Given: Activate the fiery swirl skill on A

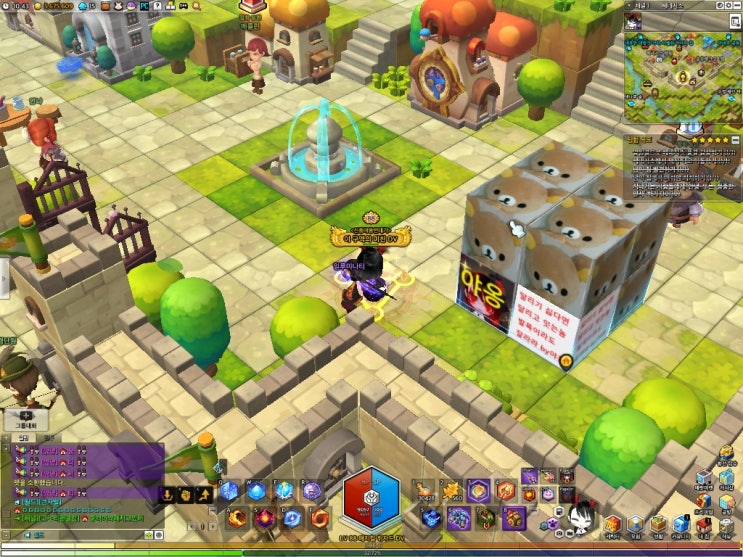Looking at the screenshot, I should pyautogui.click(x=237, y=518).
